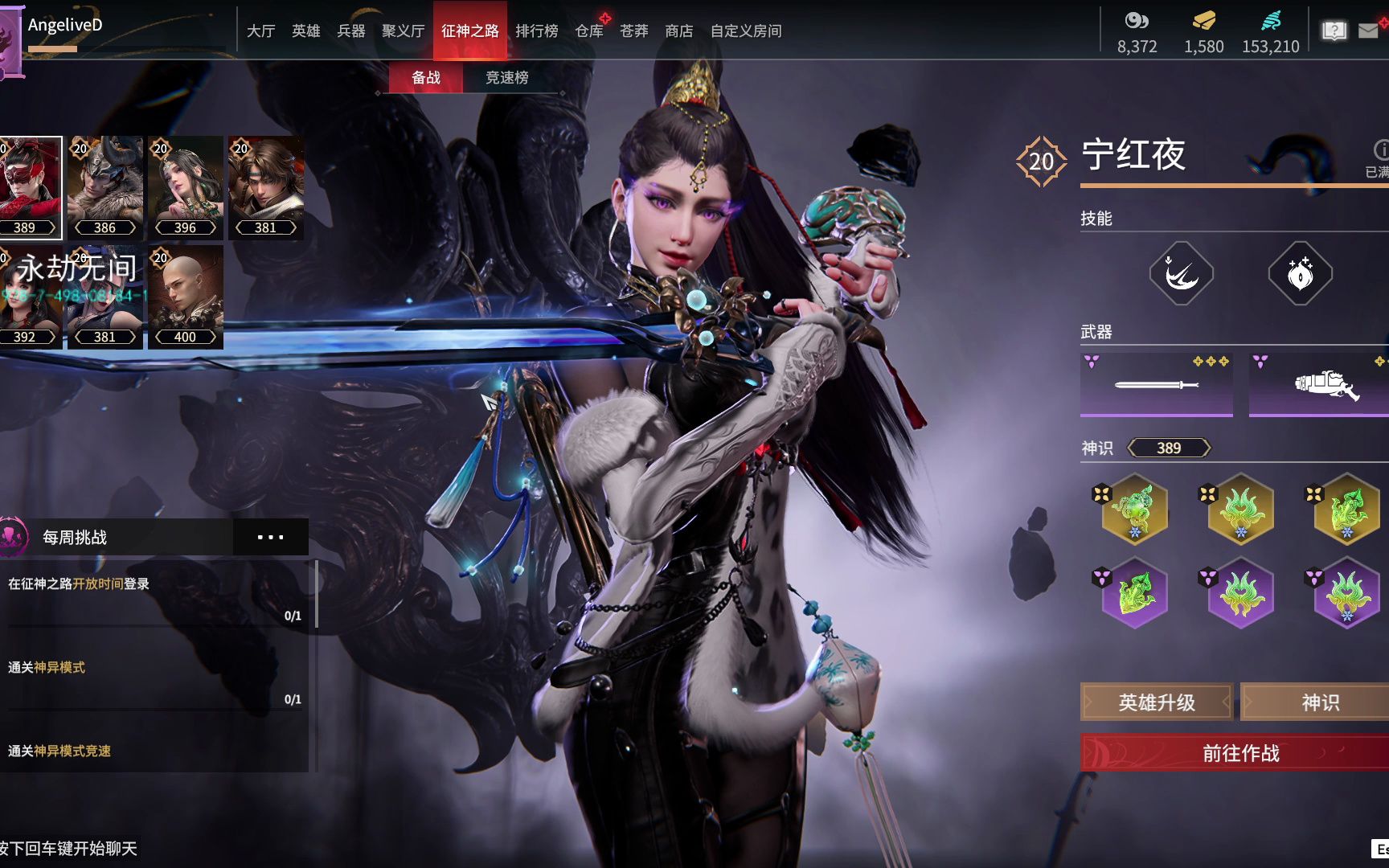Select the hero portrait rated 396
This screenshot has height=868, width=1389.
coord(185,187)
